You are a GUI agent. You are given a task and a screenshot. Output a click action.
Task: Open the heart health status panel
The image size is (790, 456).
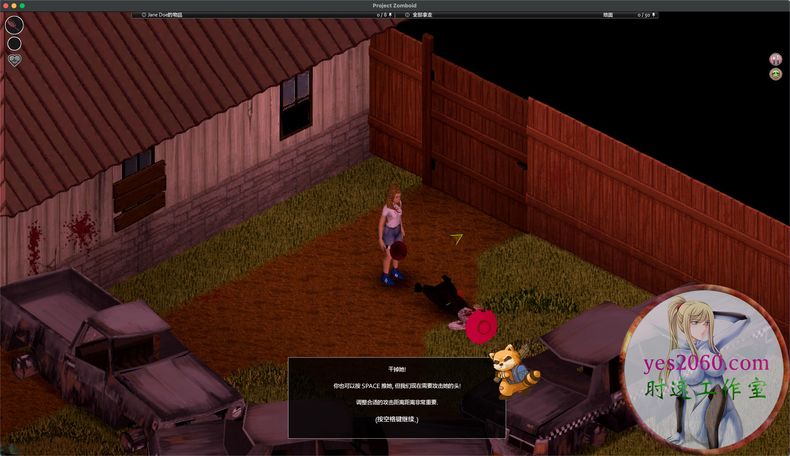(x=14, y=60)
